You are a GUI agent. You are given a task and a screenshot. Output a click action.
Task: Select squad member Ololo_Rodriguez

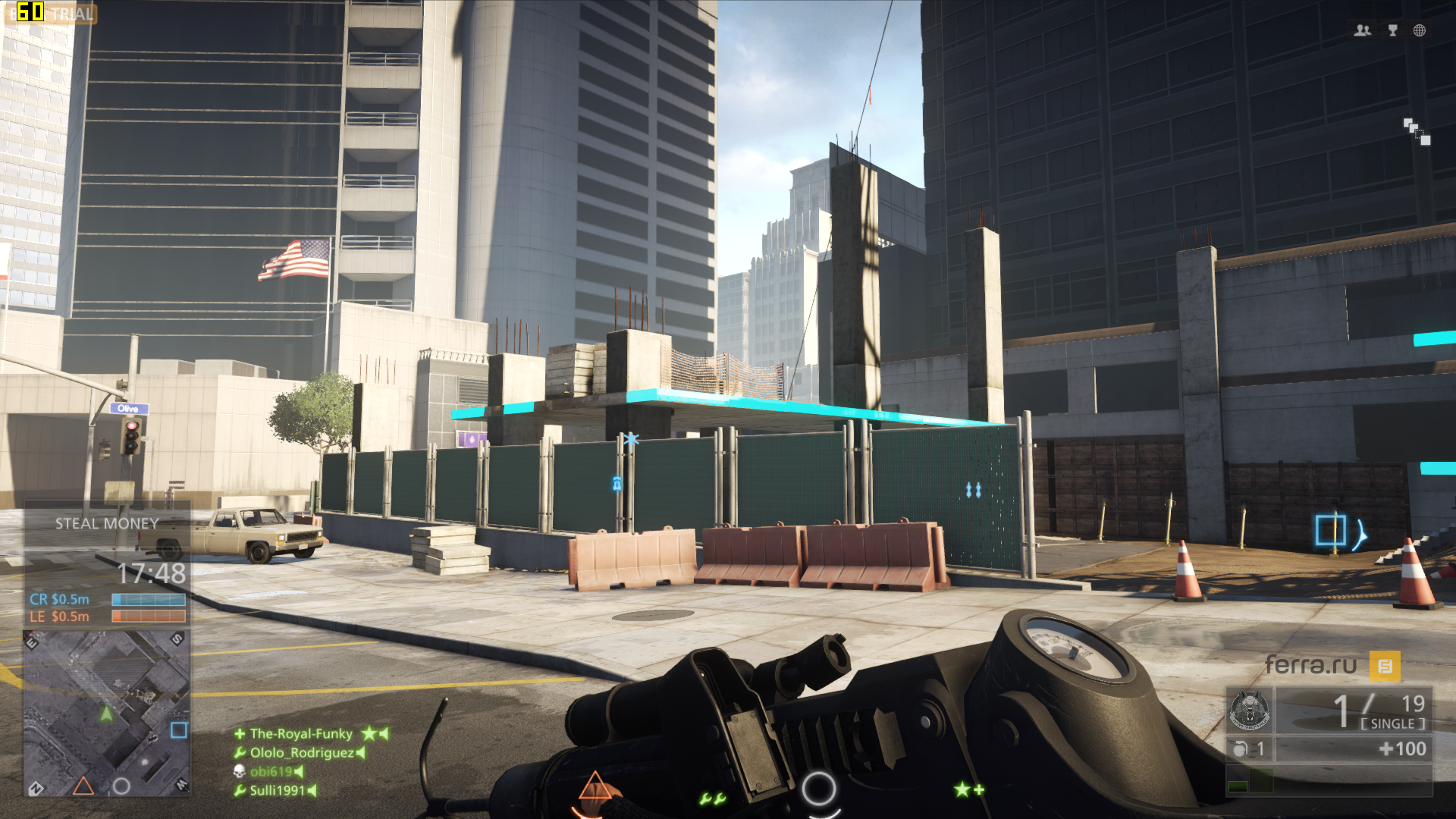(x=302, y=752)
